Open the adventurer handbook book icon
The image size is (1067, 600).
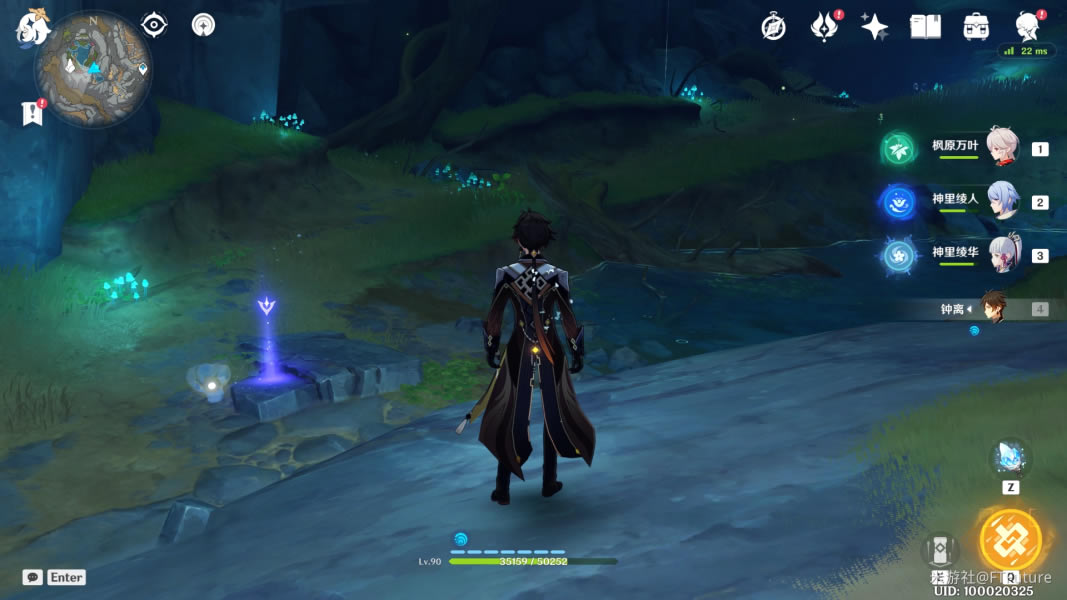point(925,27)
